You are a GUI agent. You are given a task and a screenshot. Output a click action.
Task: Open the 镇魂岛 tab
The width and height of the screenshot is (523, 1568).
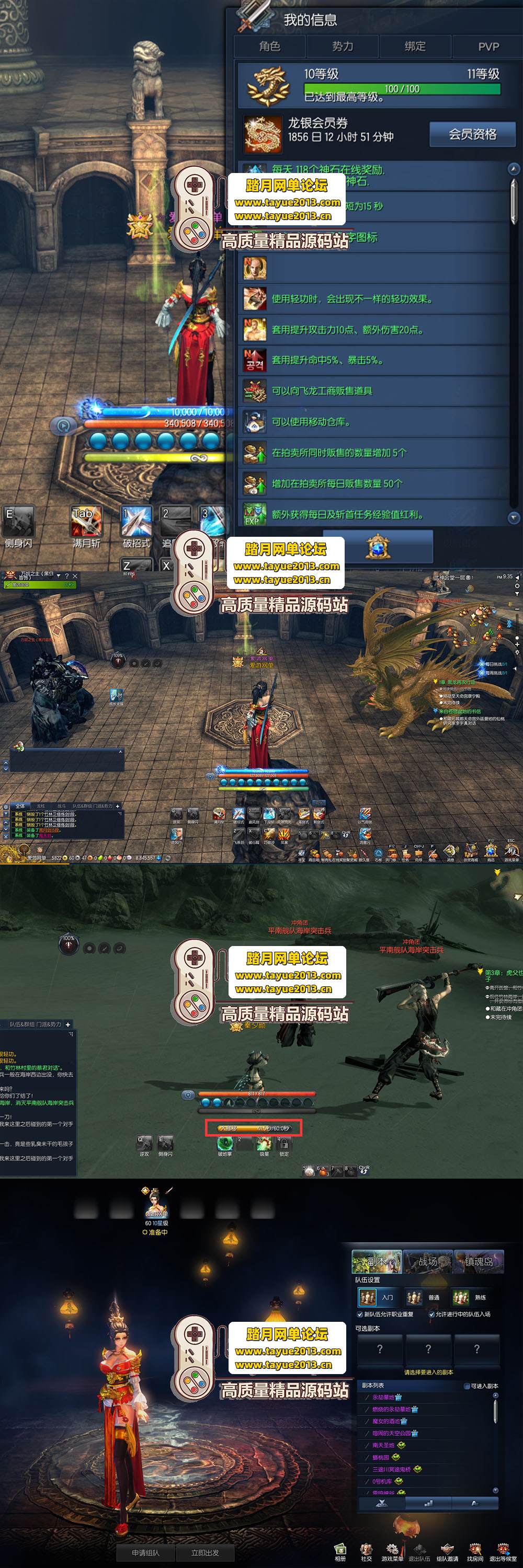477,1262
